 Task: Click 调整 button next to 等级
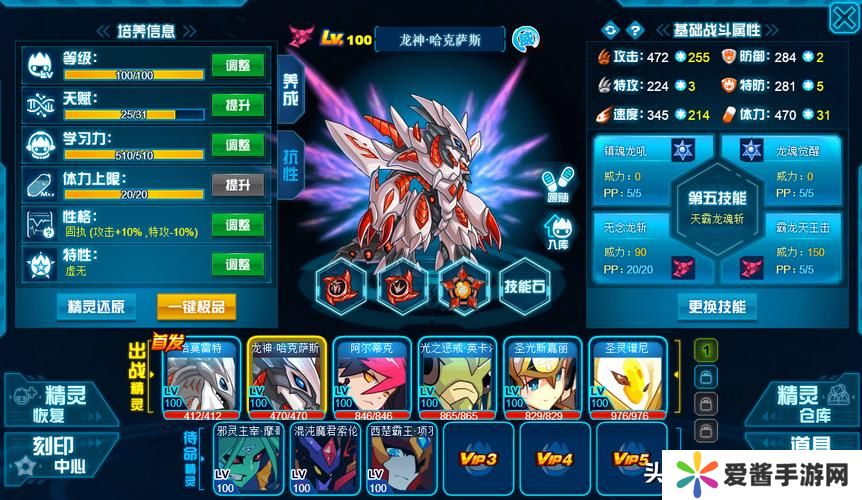click(x=237, y=65)
